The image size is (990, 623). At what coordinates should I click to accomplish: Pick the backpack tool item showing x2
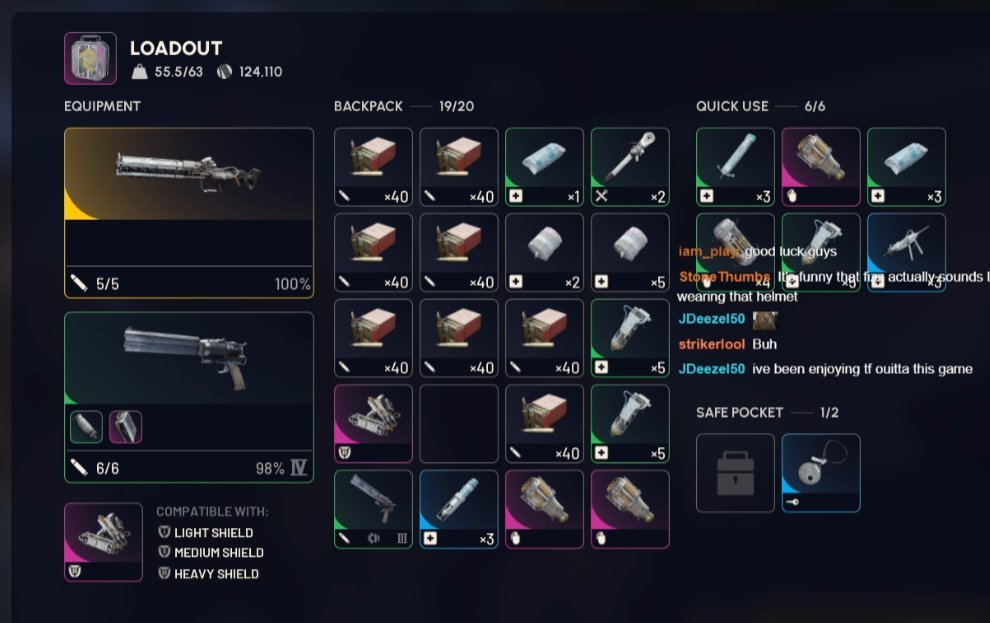(x=630, y=167)
